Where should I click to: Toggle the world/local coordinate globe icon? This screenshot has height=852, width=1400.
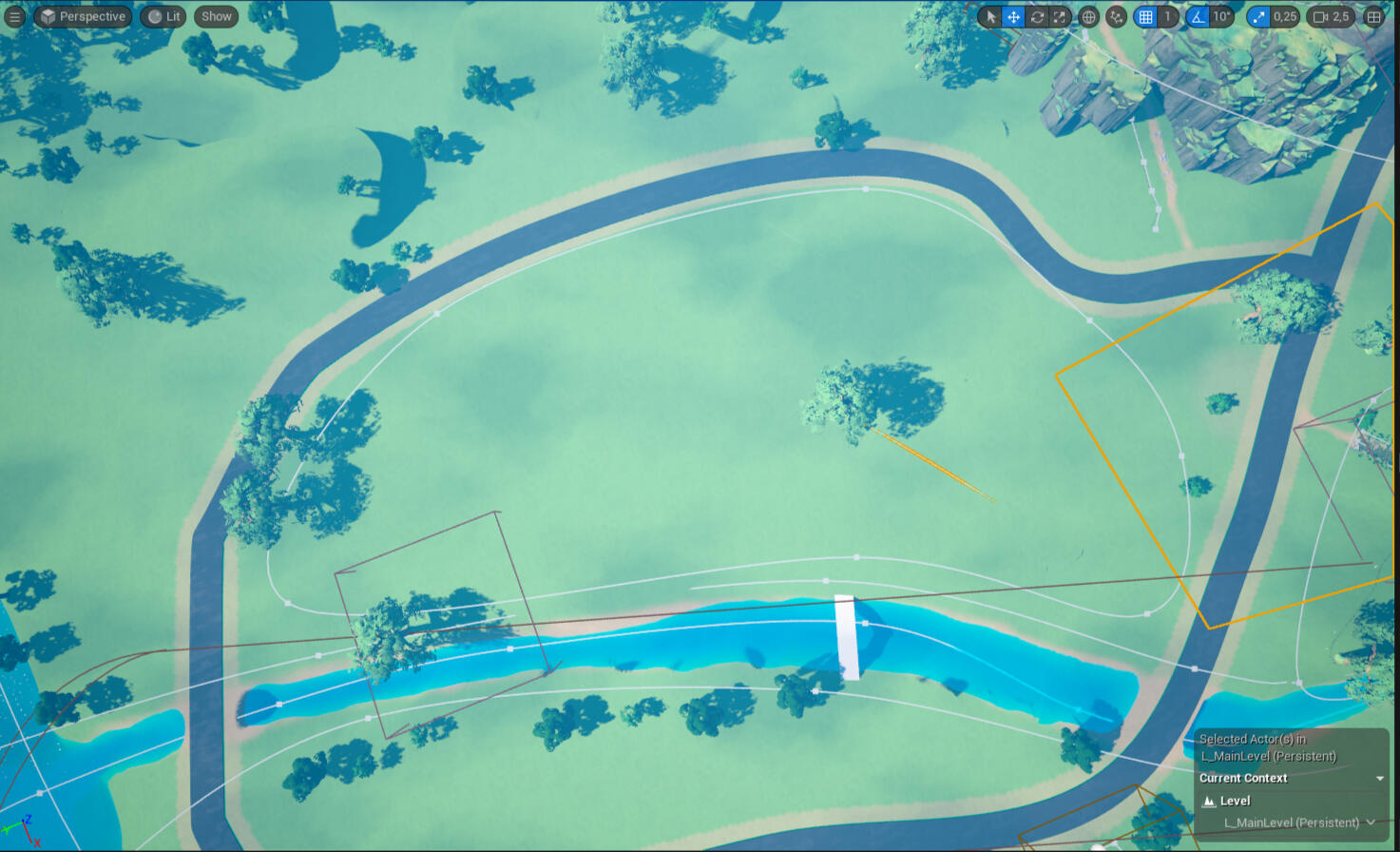[x=1089, y=16]
